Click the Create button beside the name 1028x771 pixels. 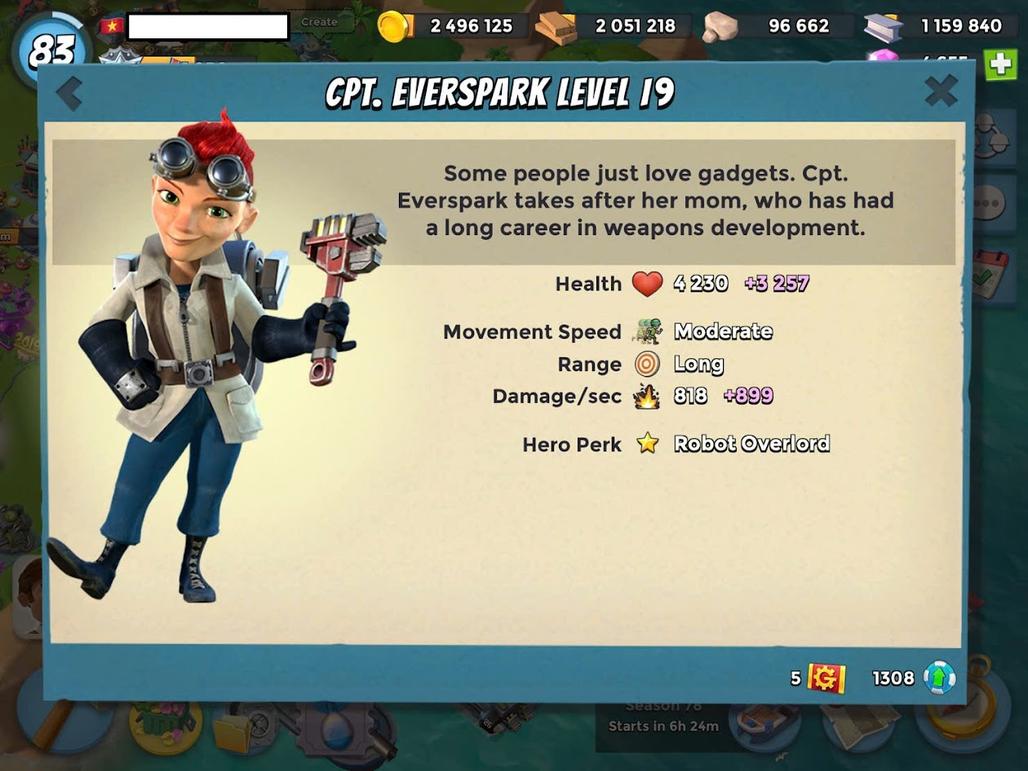(320, 22)
